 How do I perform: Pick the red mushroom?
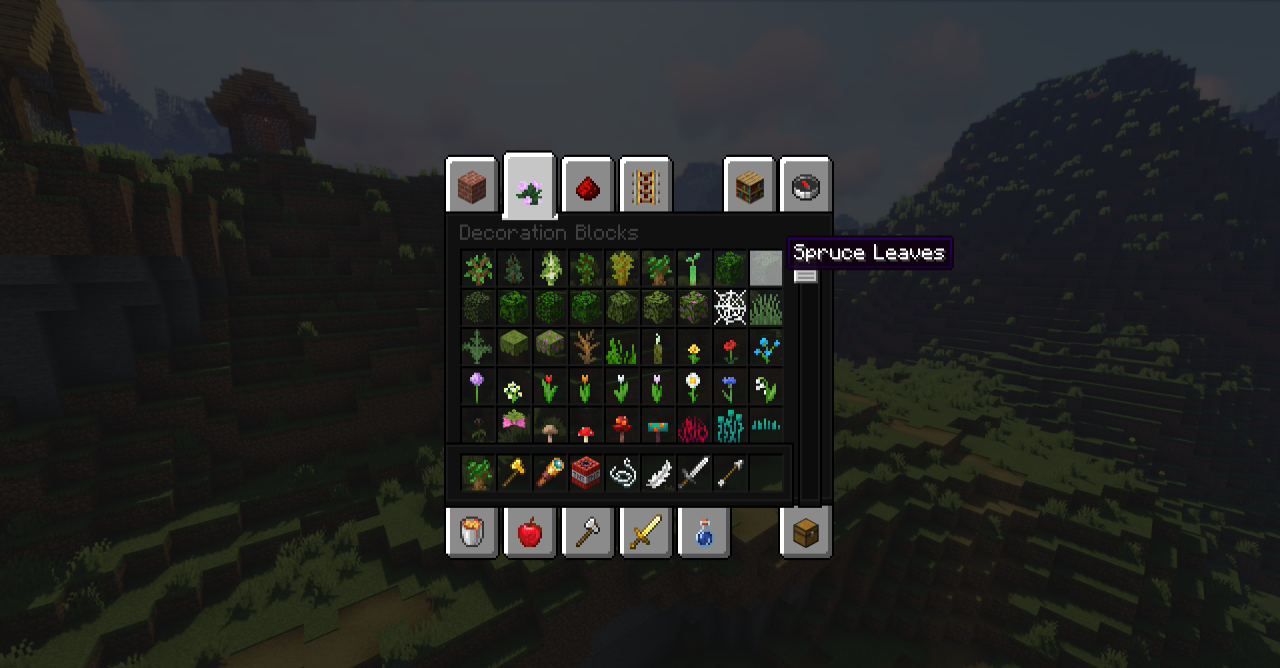click(586, 430)
